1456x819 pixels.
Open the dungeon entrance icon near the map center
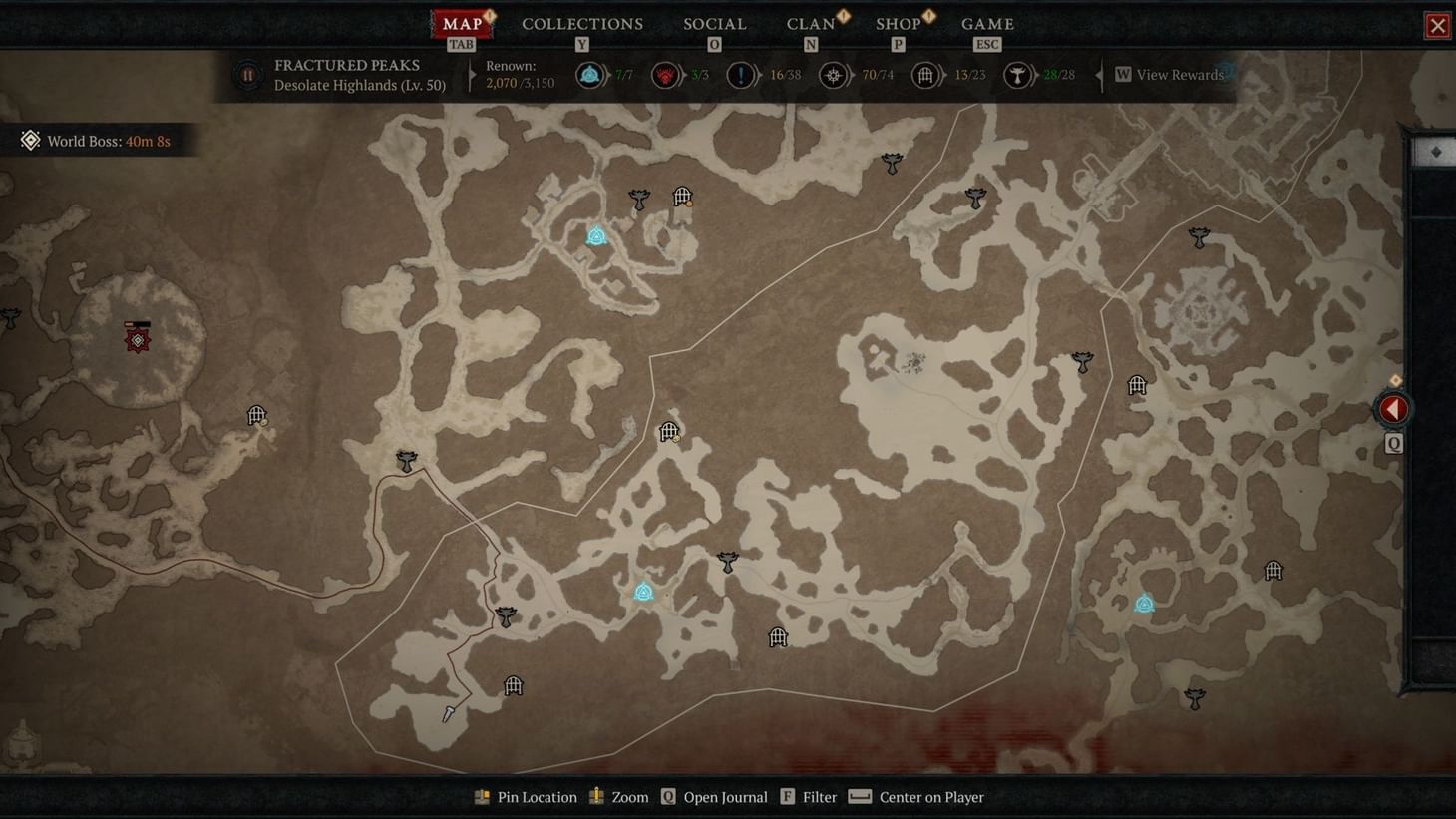coord(669,431)
